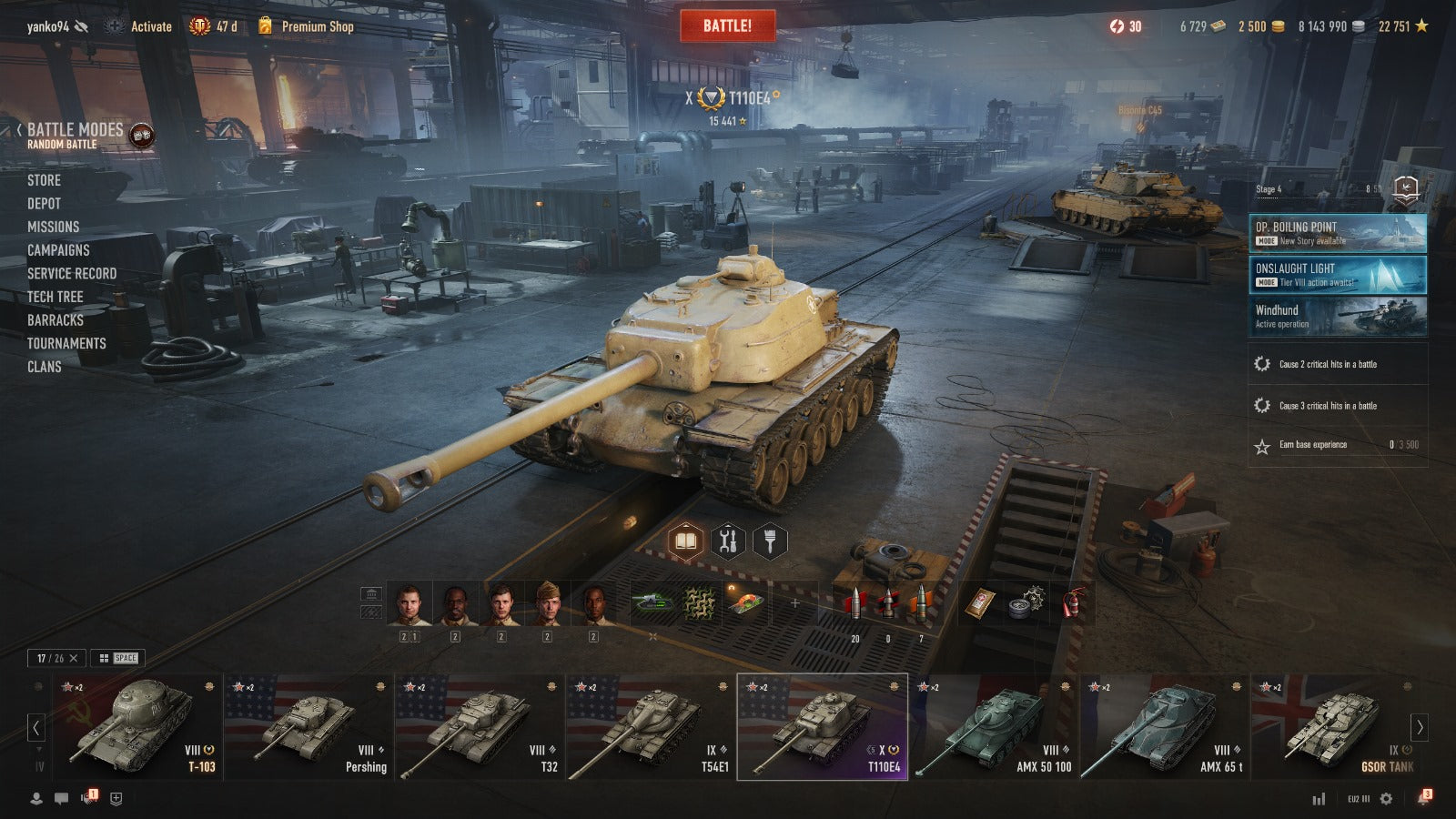Open the Windhund operation banner
The width and height of the screenshot is (1456, 819).
(x=1337, y=317)
